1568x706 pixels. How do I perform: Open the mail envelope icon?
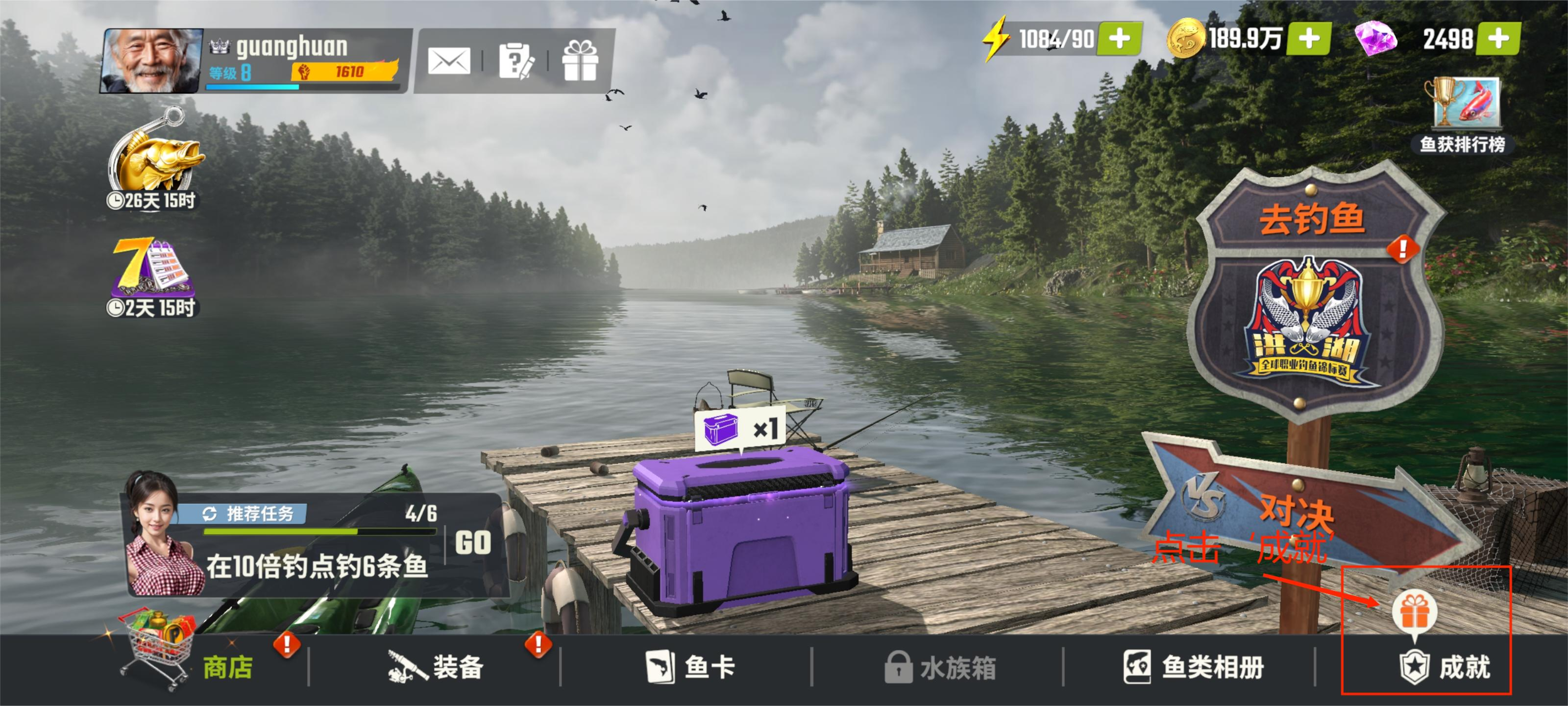(x=449, y=61)
